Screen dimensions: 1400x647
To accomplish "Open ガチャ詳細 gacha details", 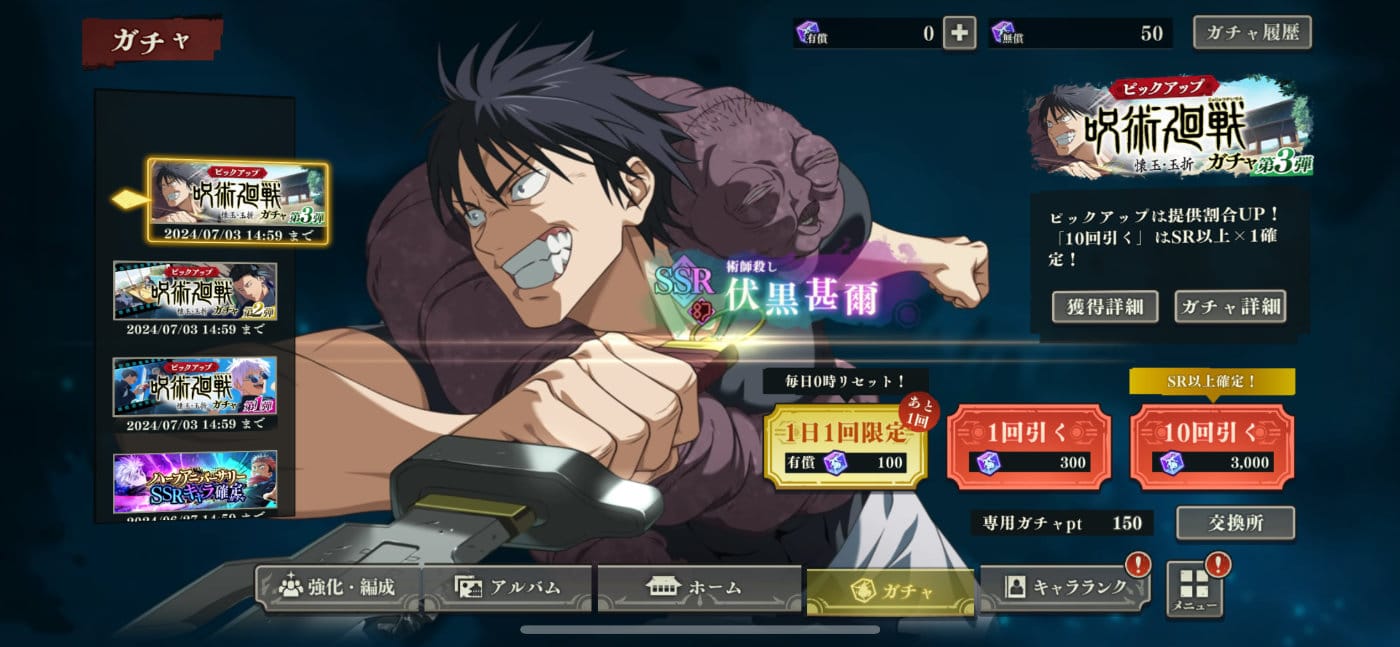I will click(1229, 306).
